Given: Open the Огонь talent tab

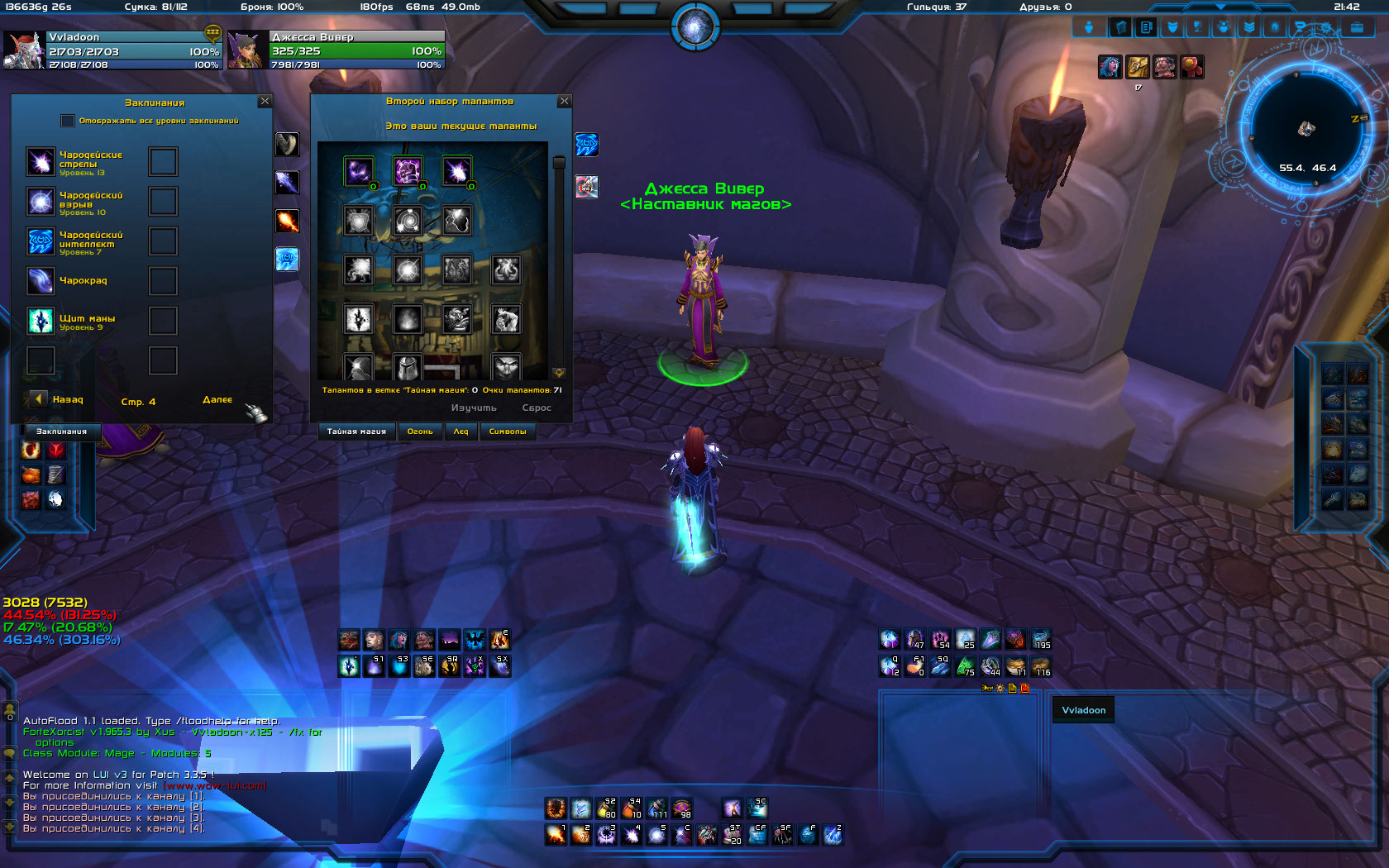Looking at the screenshot, I should pyautogui.click(x=420, y=432).
